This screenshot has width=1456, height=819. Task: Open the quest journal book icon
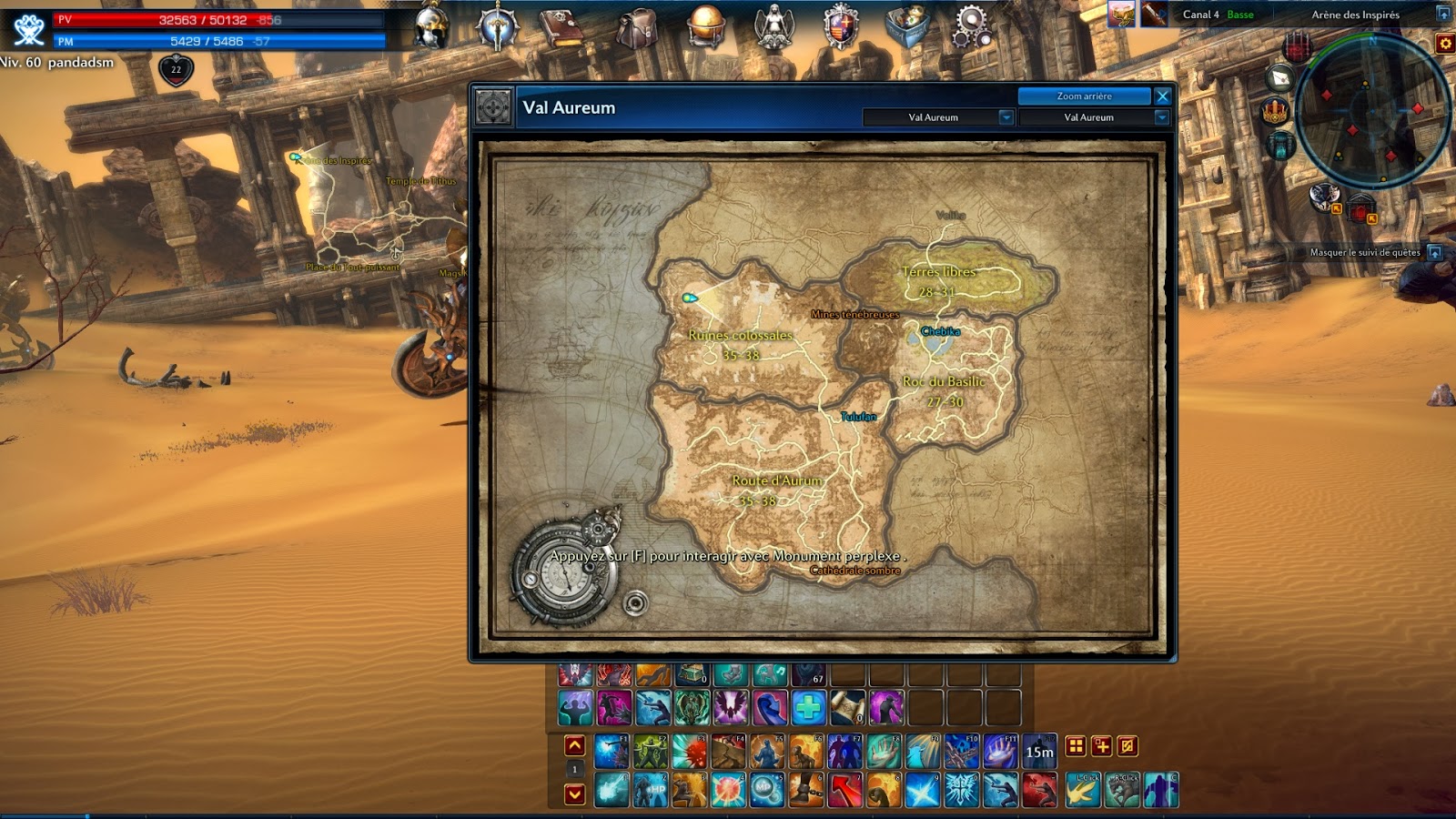point(562,25)
